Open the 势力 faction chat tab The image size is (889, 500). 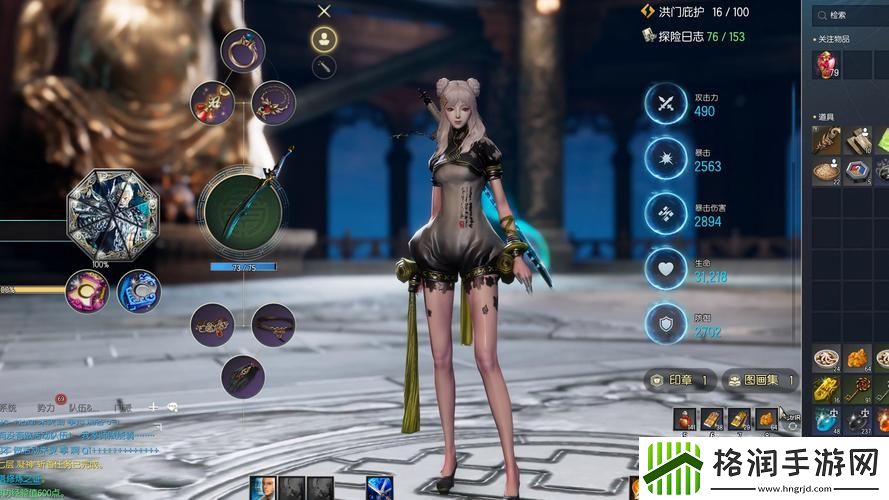pyautogui.click(x=46, y=408)
